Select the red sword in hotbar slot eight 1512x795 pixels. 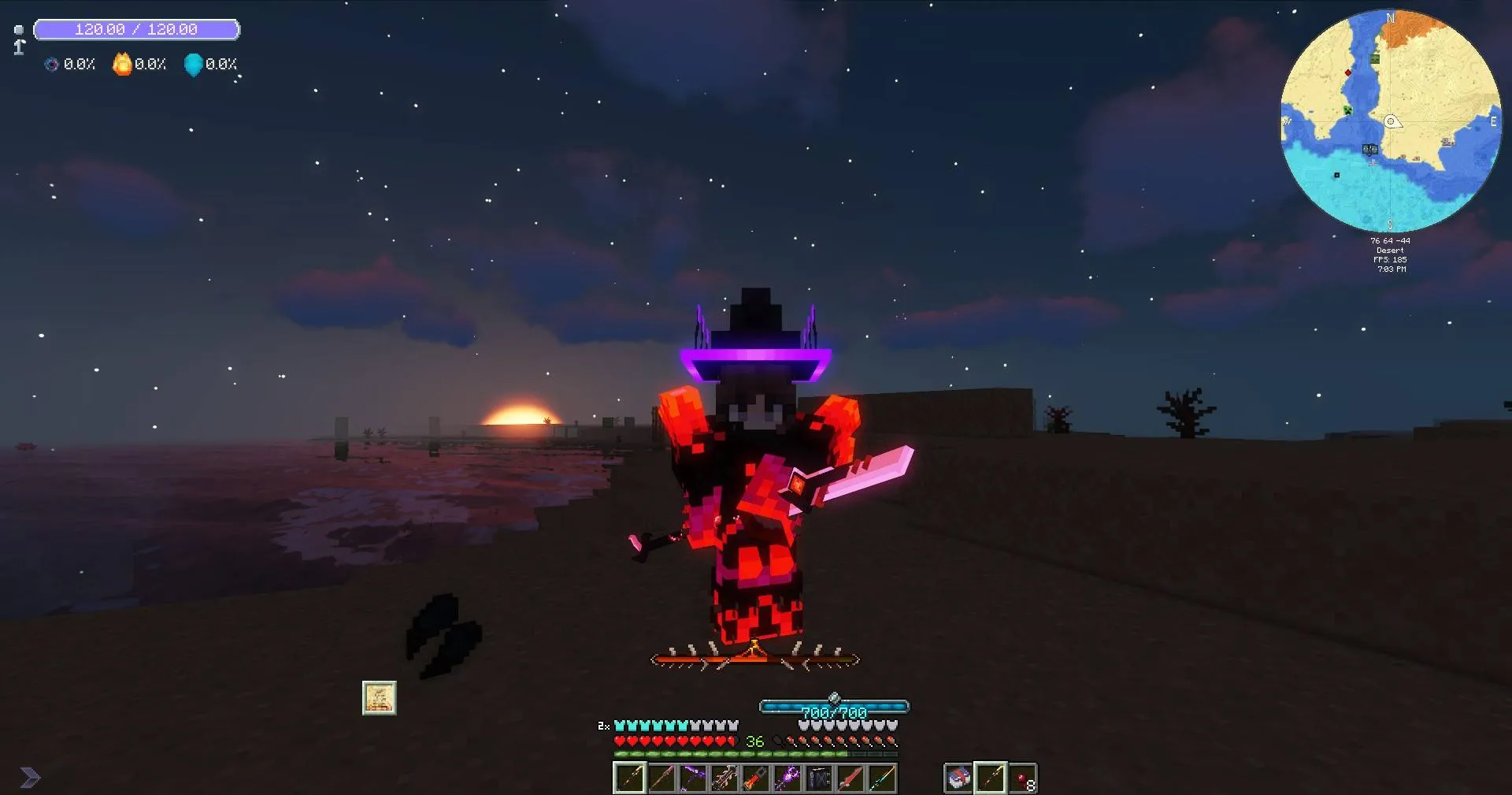(850, 778)
